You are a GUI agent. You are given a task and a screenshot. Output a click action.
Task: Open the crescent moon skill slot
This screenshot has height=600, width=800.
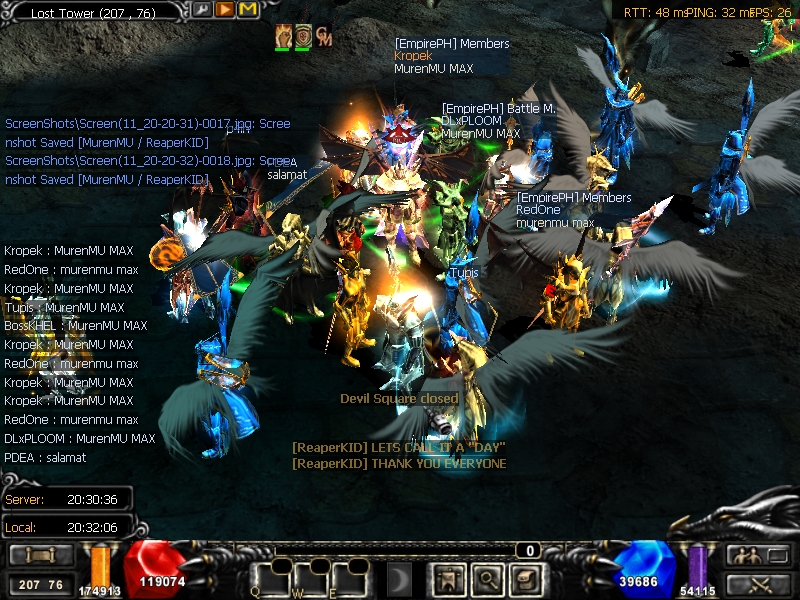point(400,577)
